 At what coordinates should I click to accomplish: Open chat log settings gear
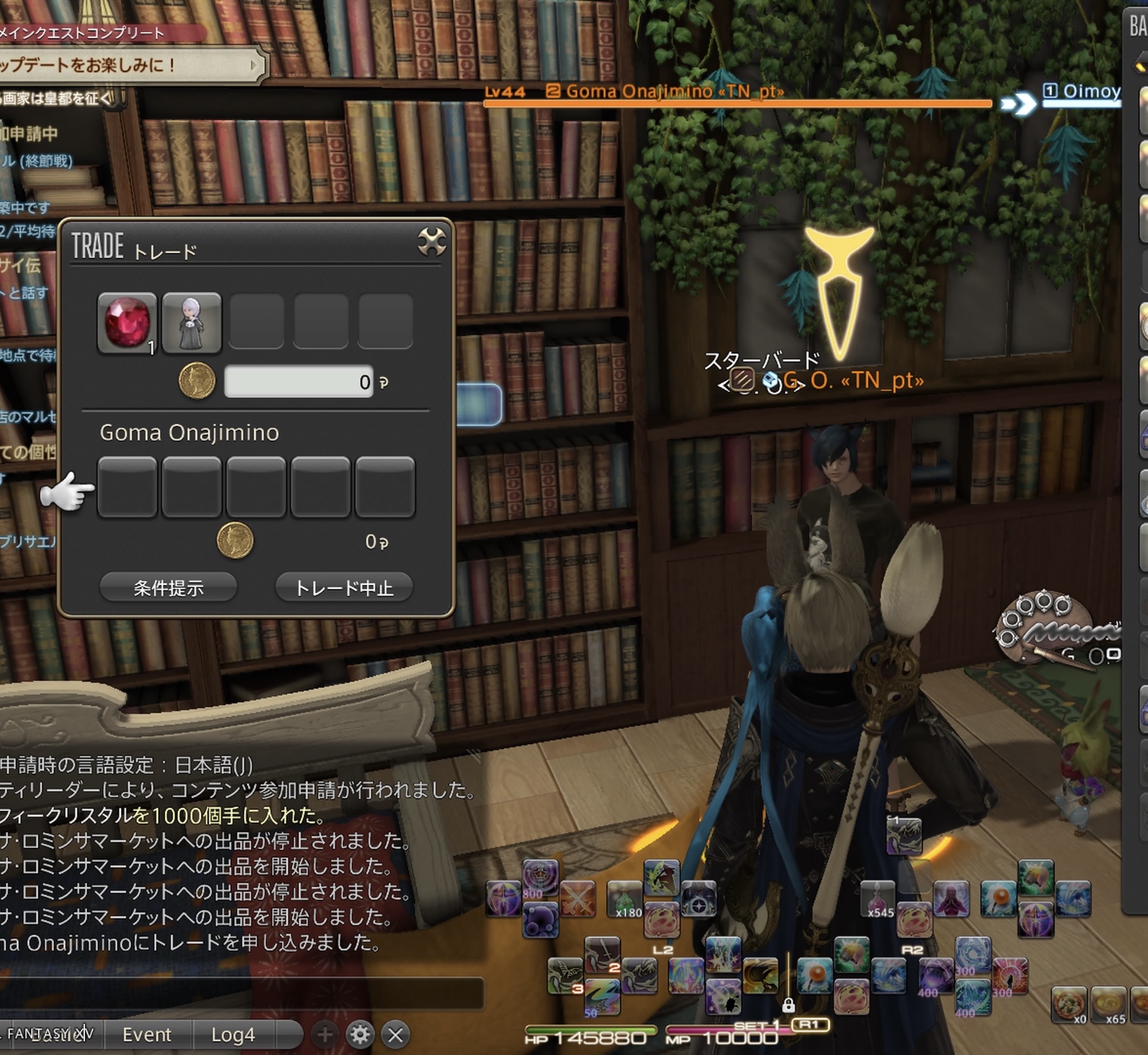point(360,1034)
